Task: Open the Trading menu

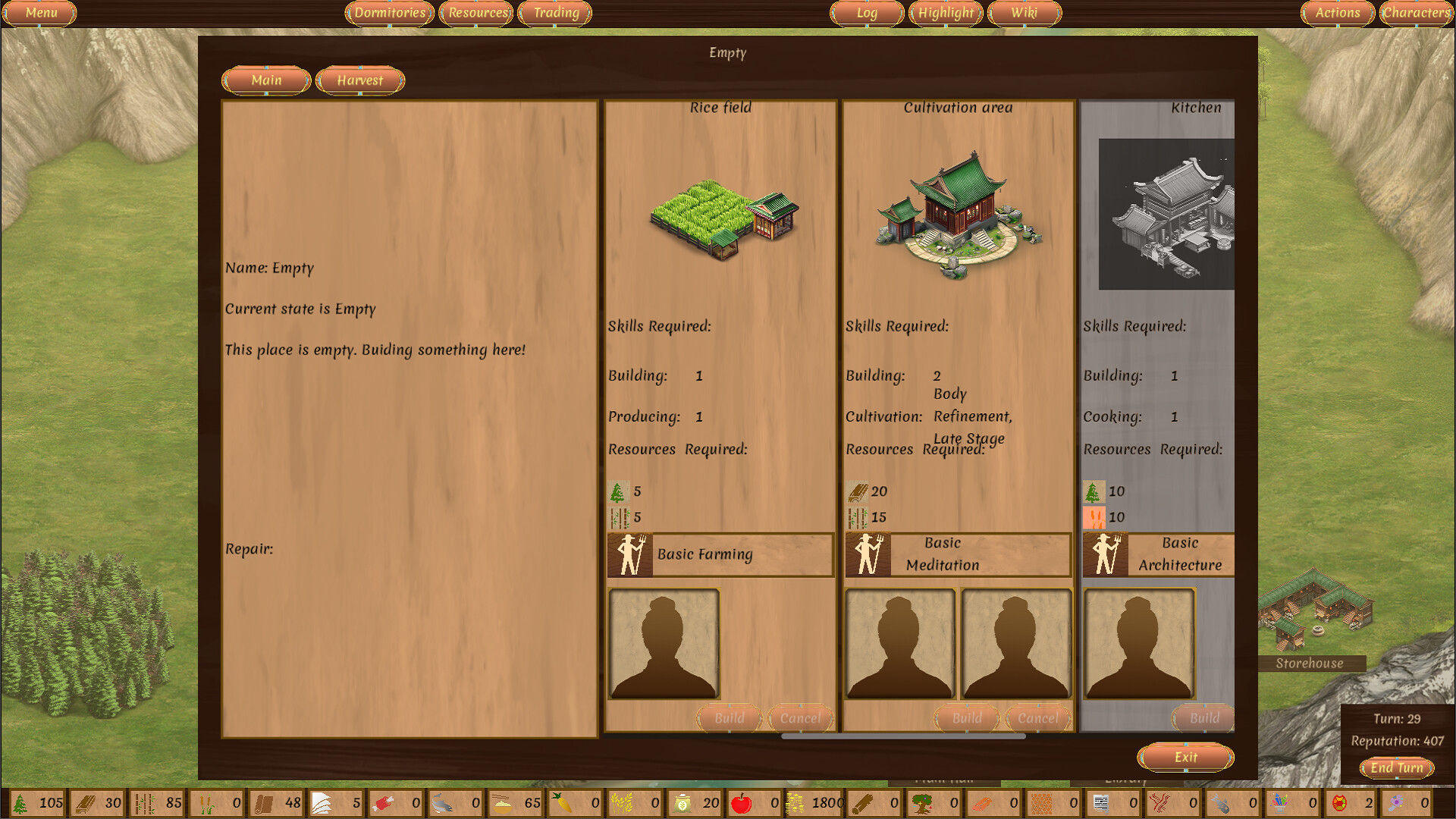Action: [x=554, y=13]
